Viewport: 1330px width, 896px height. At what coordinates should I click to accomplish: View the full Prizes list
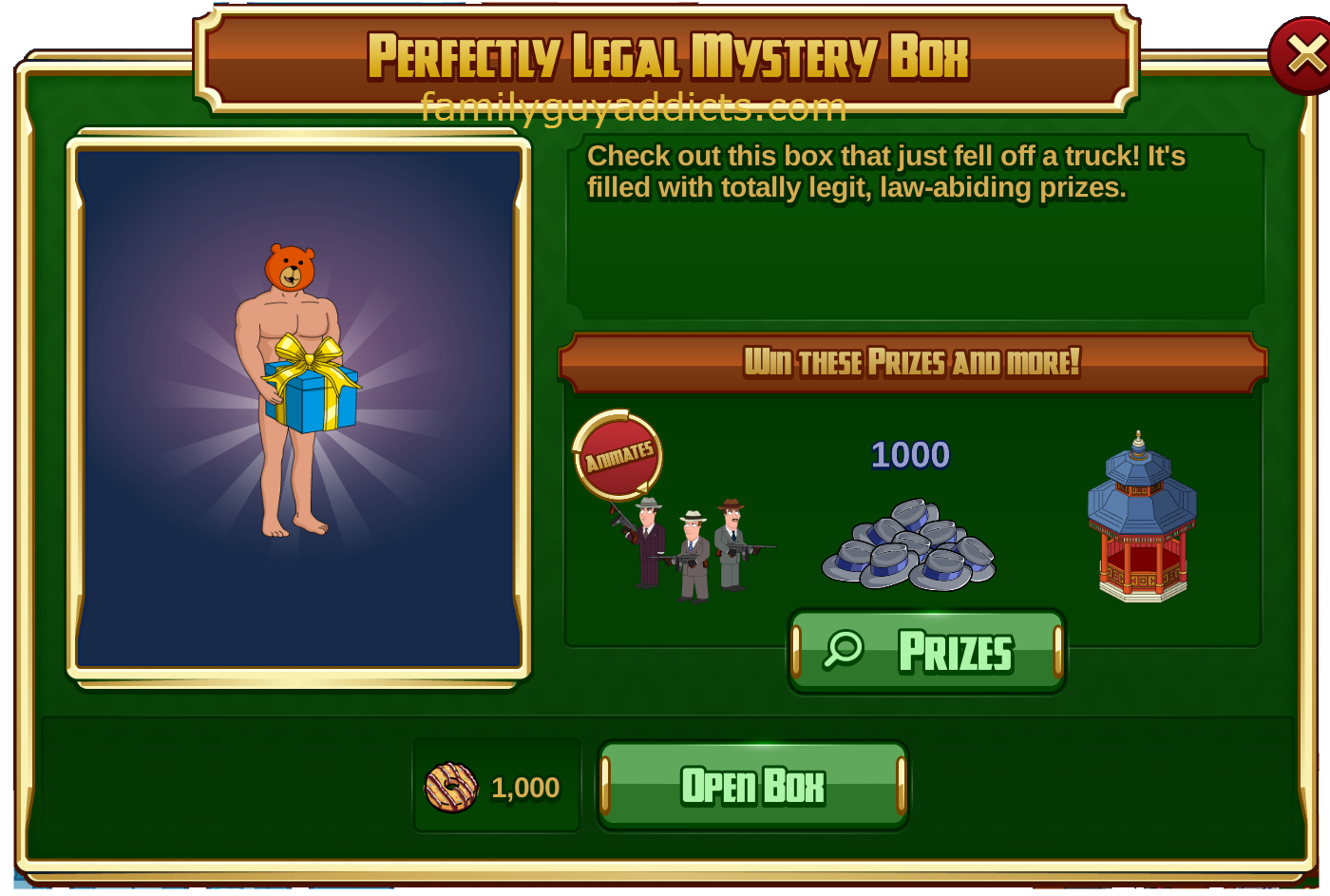926,652
